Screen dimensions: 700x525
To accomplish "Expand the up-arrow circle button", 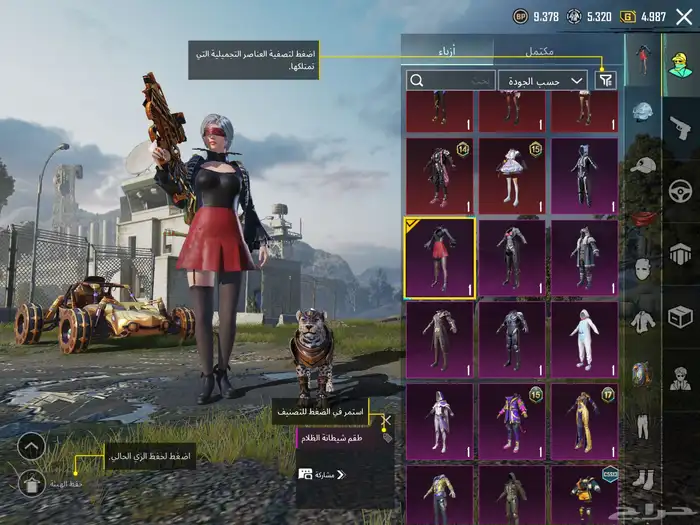I will [x=31, y=446].
